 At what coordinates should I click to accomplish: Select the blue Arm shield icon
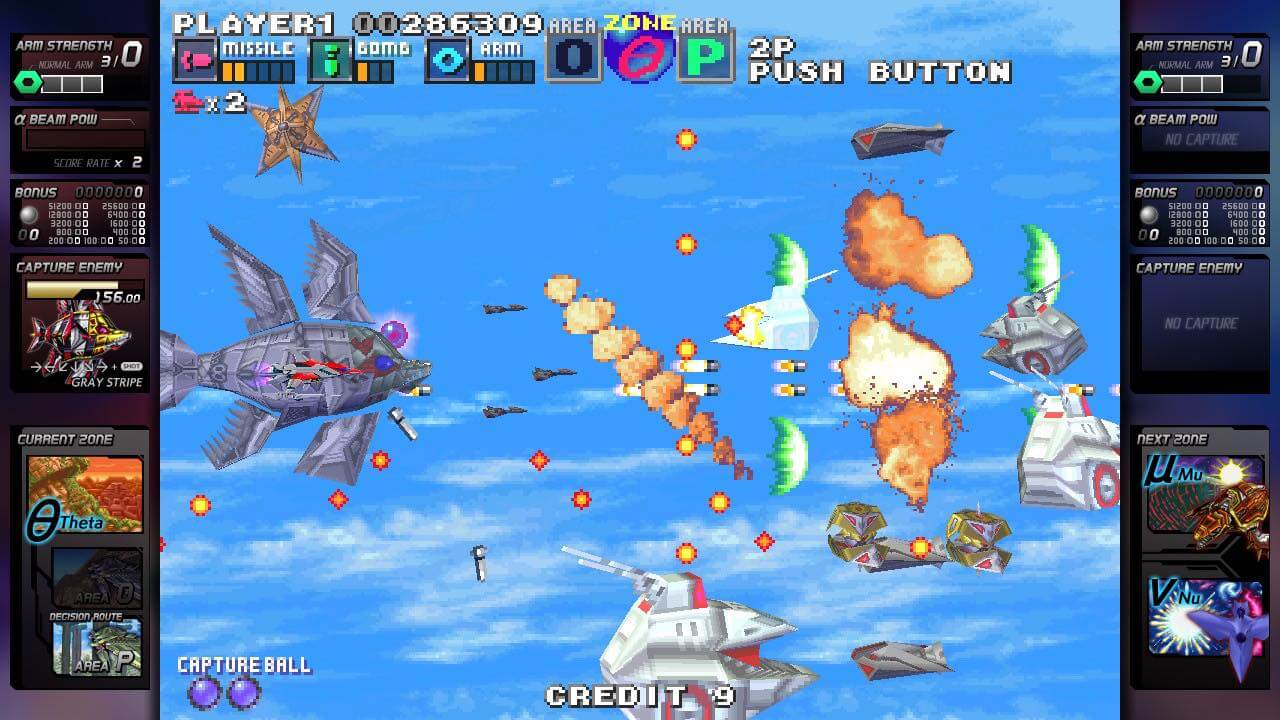coord(448,61)
